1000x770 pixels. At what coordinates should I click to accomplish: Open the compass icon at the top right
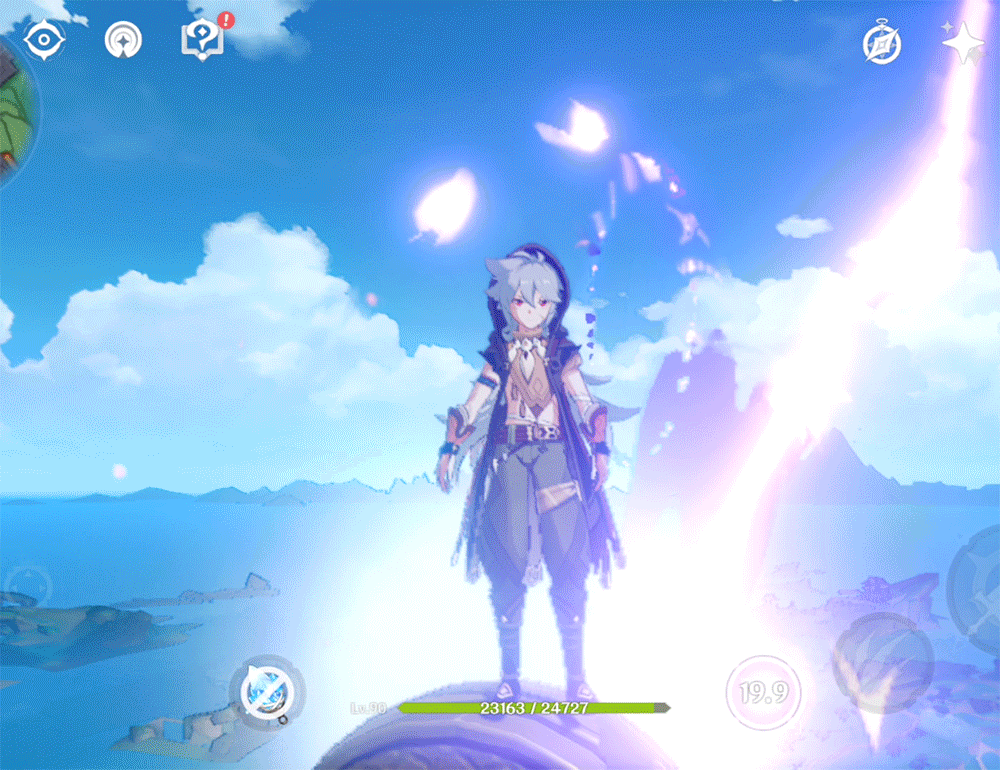click(x=882, y=43)
